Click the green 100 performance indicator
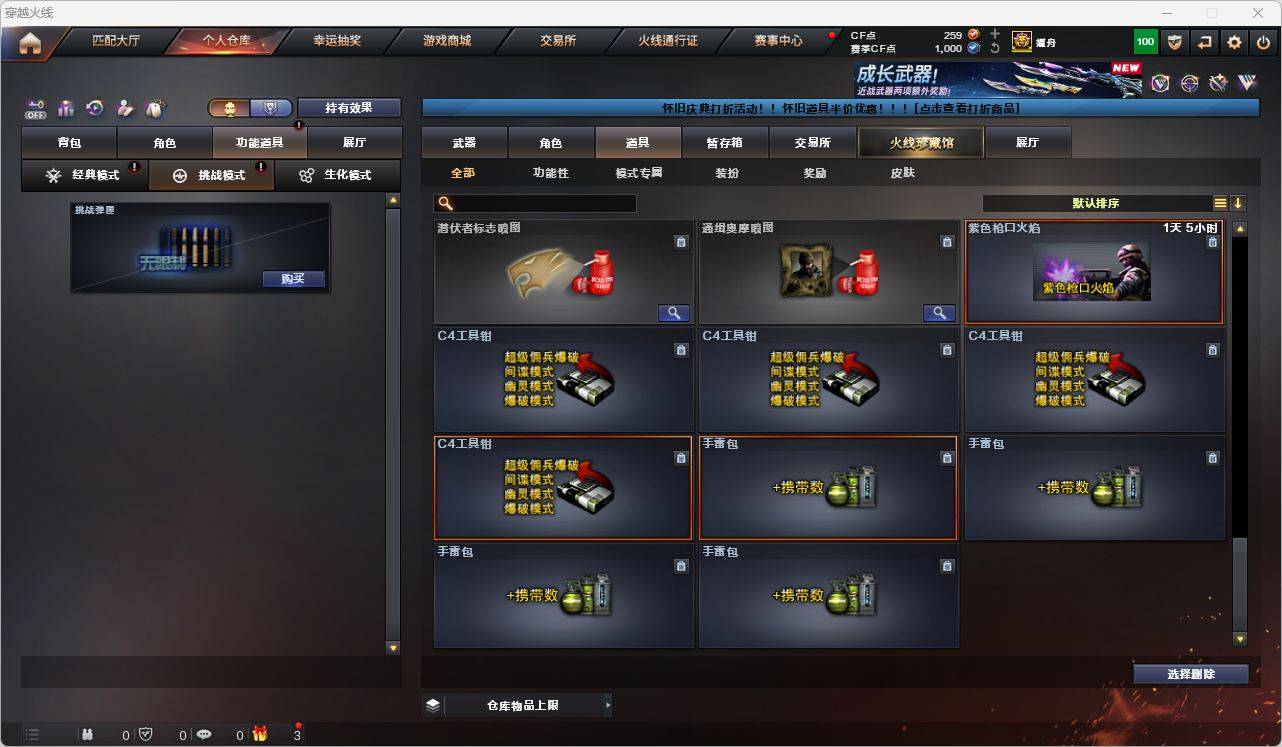 [1145, 41]
